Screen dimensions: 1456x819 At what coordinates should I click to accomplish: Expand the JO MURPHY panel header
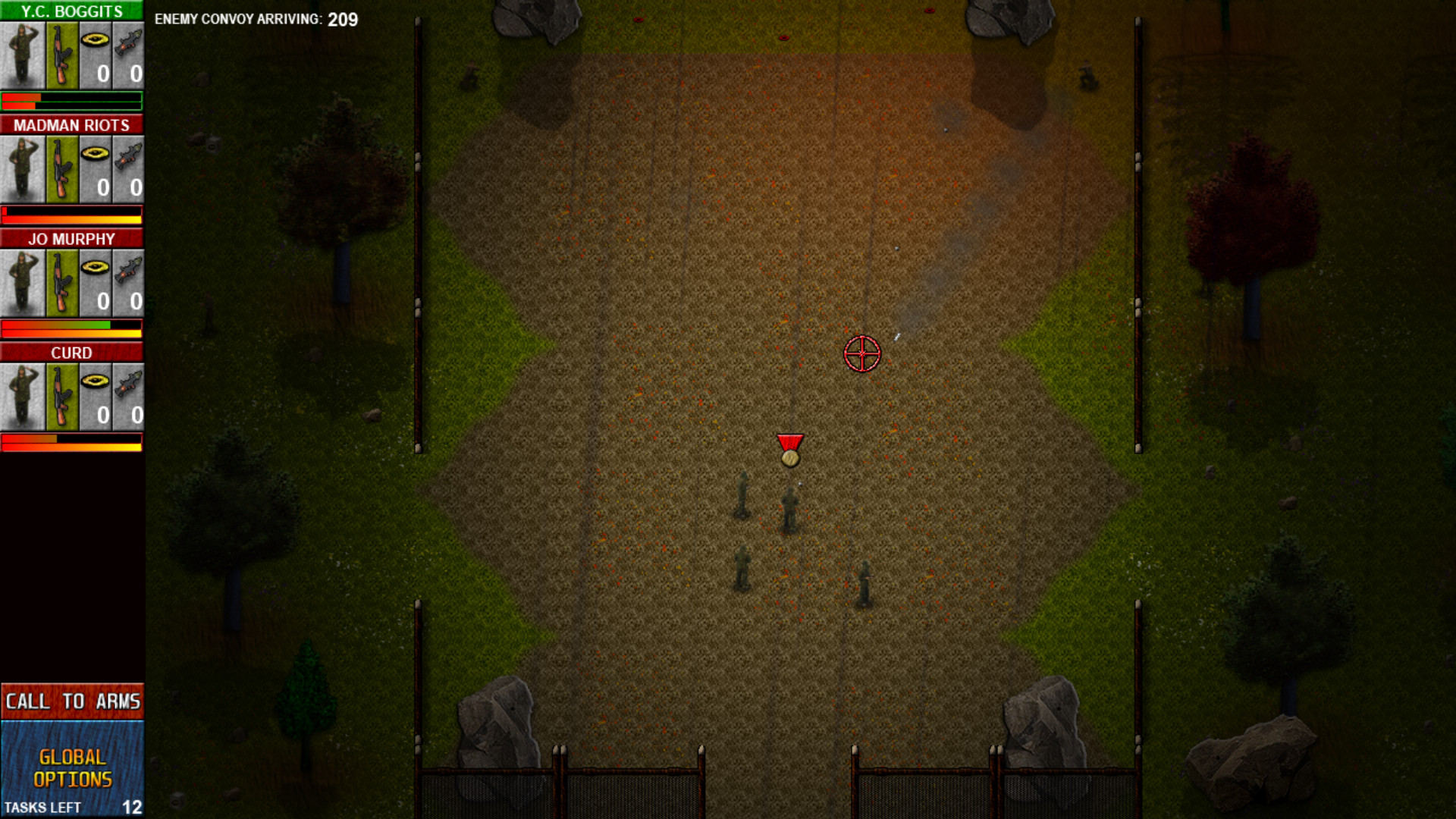[72, 238]
